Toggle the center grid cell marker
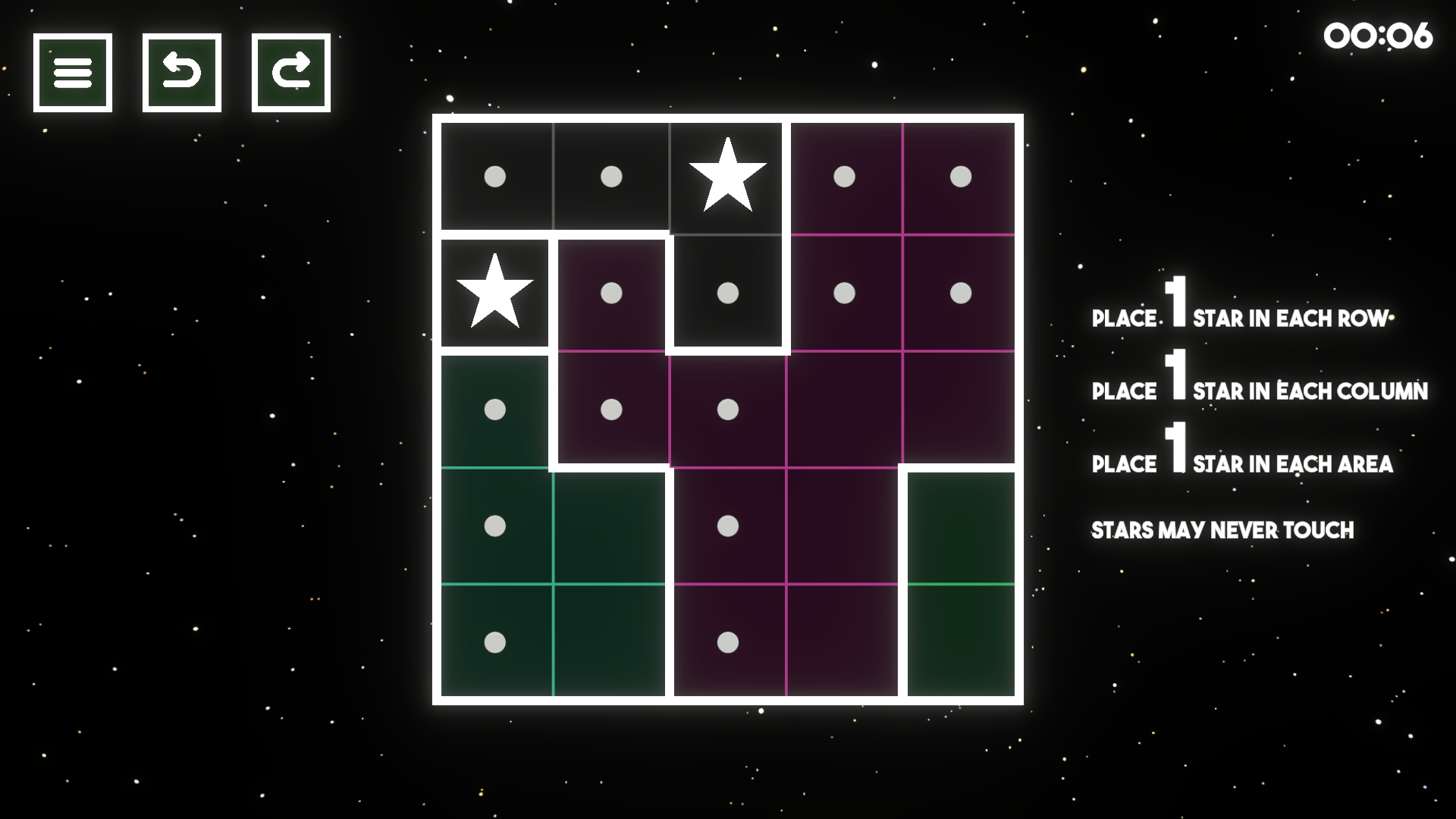The height and width of the screenshot is (819, 1456). click(x=728, y=410)
